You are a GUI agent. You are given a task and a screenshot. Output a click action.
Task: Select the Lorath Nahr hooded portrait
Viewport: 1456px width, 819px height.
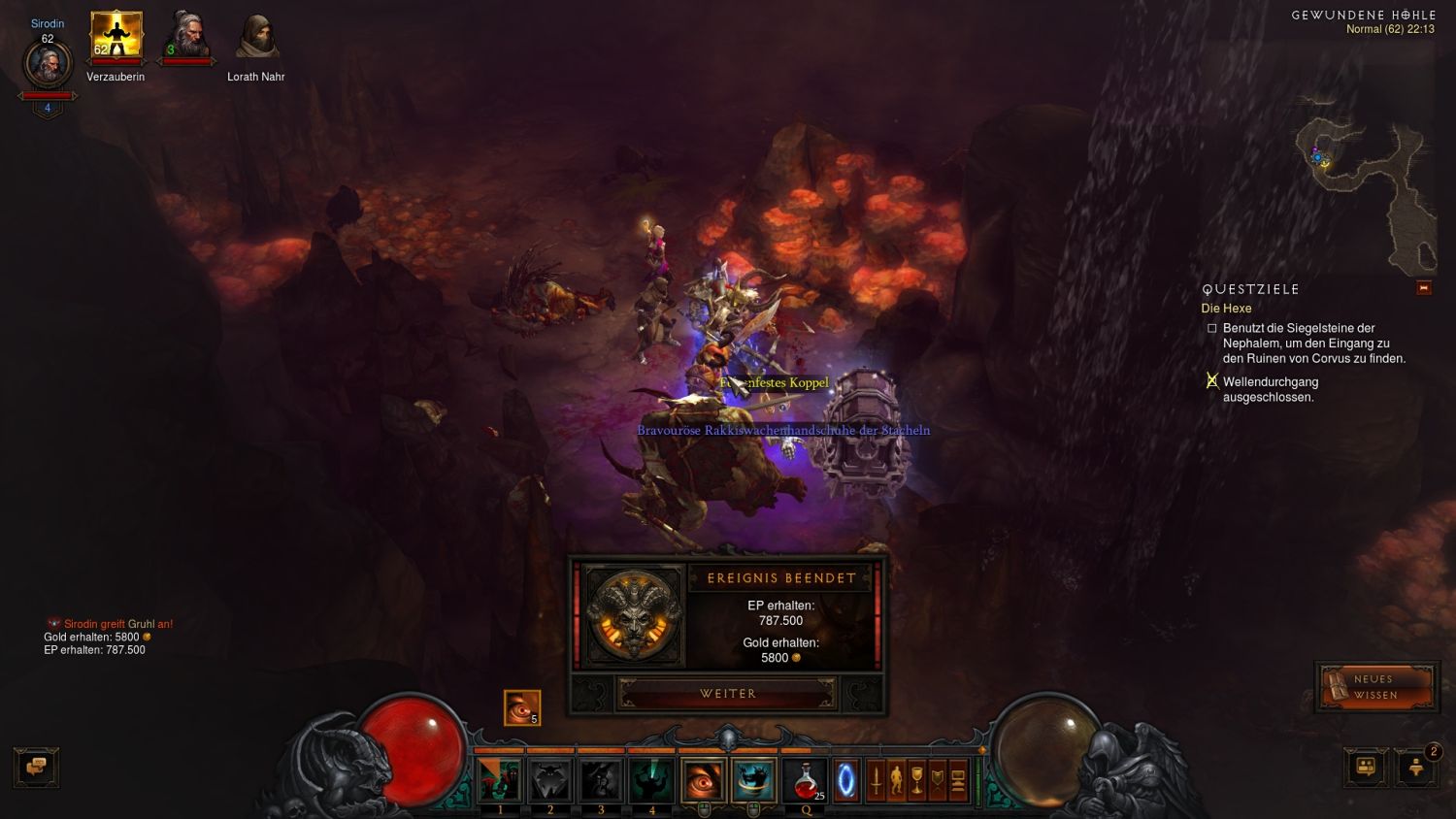[256, 38]
